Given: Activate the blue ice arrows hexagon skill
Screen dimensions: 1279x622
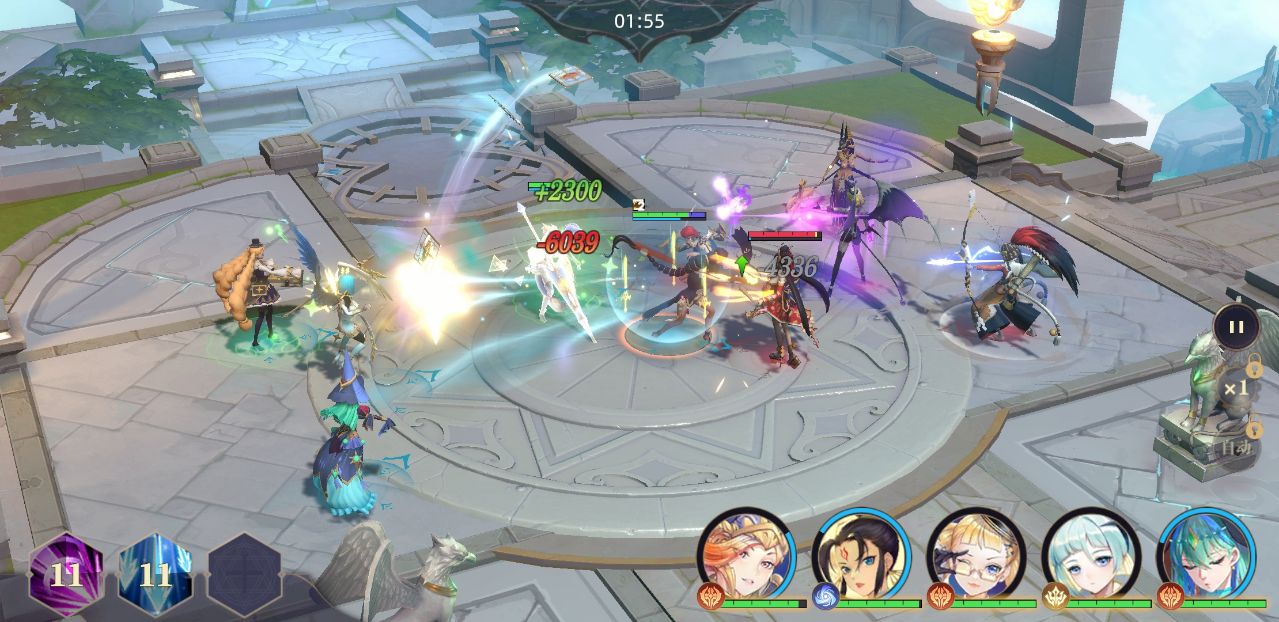Looking at the screenshot, I should [x=155, y=574].
